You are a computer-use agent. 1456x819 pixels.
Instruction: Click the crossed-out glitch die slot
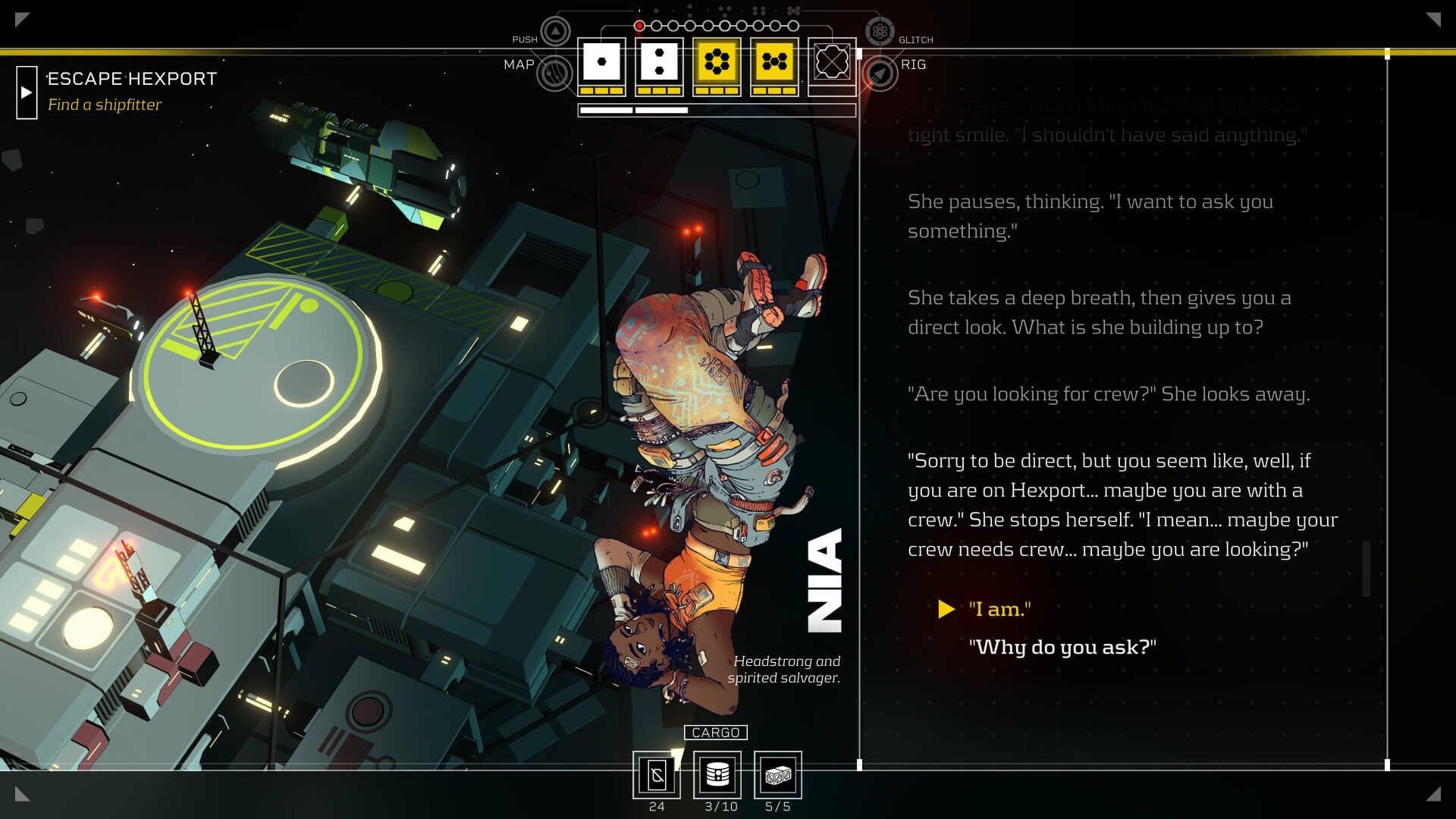[832, 62]
